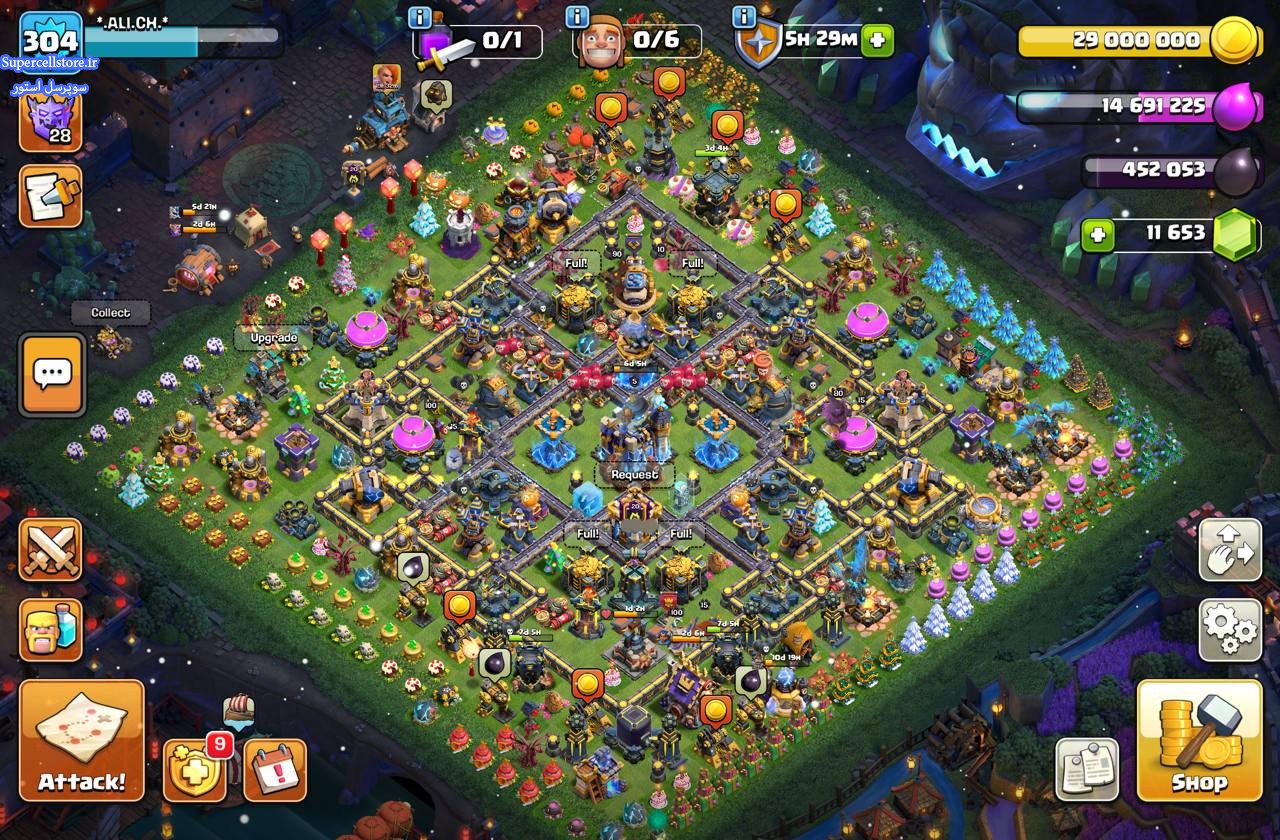This screenshot has height=840, width=1280.
Task: Add gems with the green plus
Action: (1097, 235)
